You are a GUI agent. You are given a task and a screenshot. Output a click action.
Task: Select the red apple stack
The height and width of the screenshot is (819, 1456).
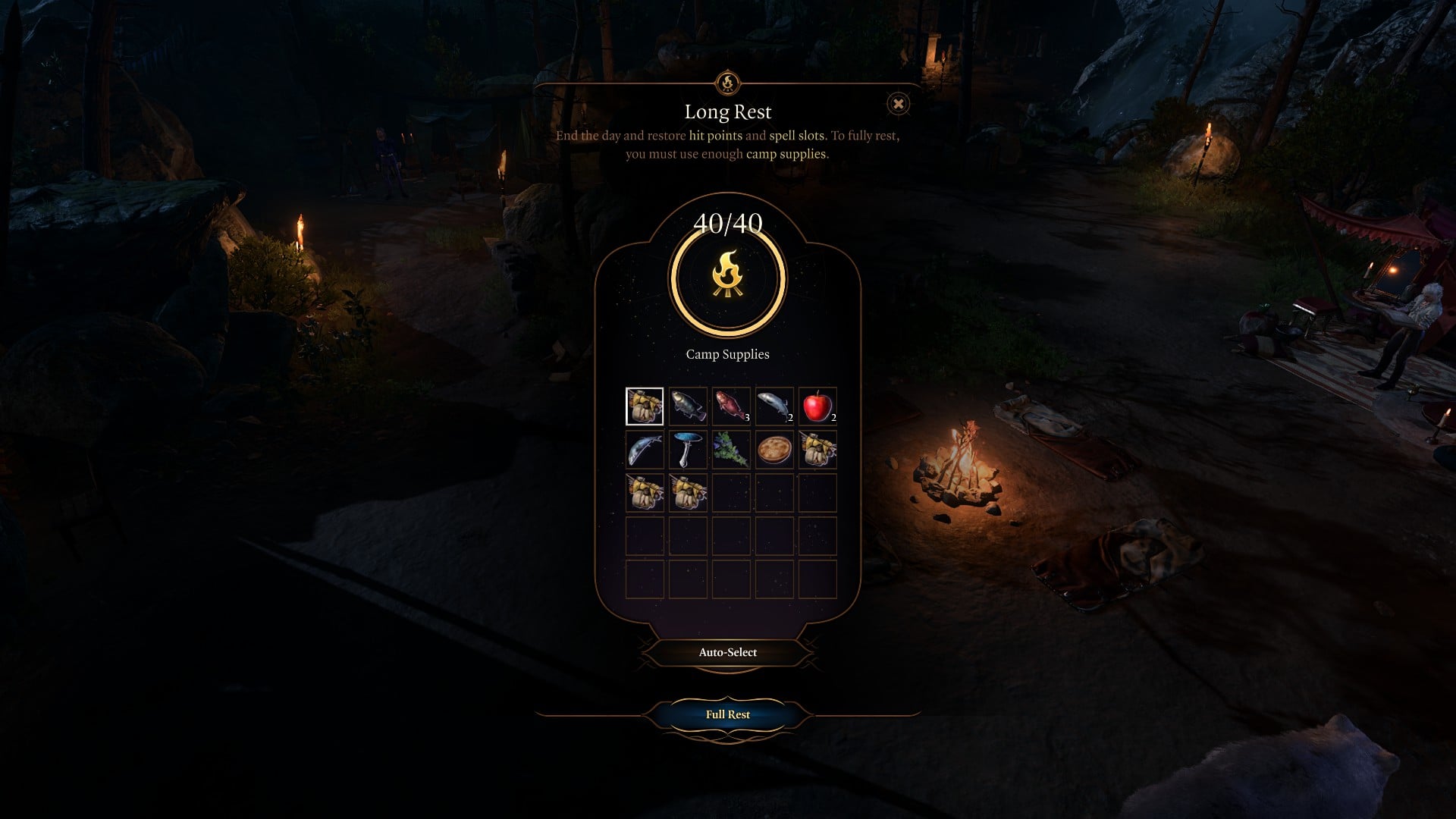[817, 406]
